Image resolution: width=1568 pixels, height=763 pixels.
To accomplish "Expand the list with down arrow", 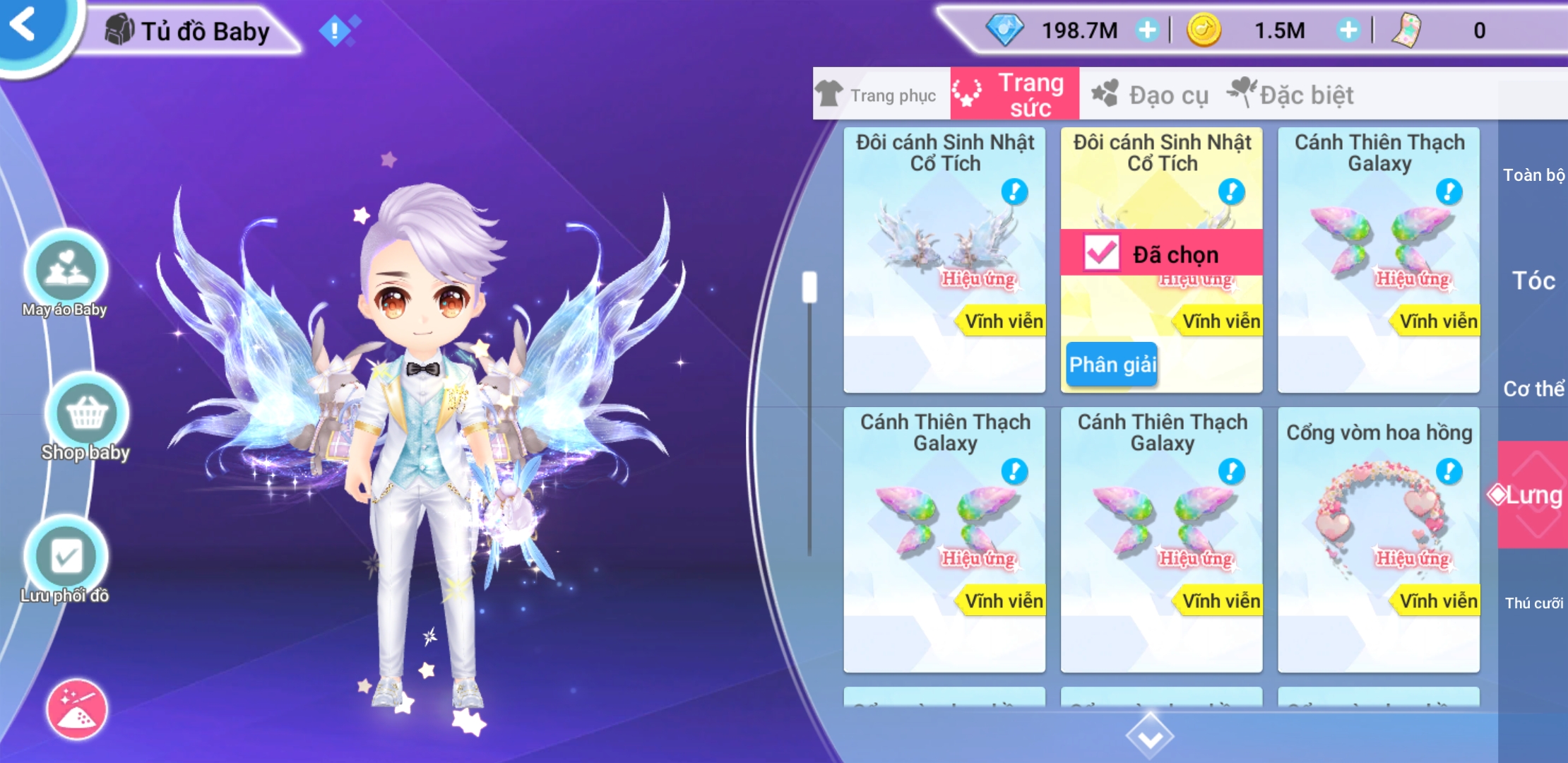I will 1150,735.
